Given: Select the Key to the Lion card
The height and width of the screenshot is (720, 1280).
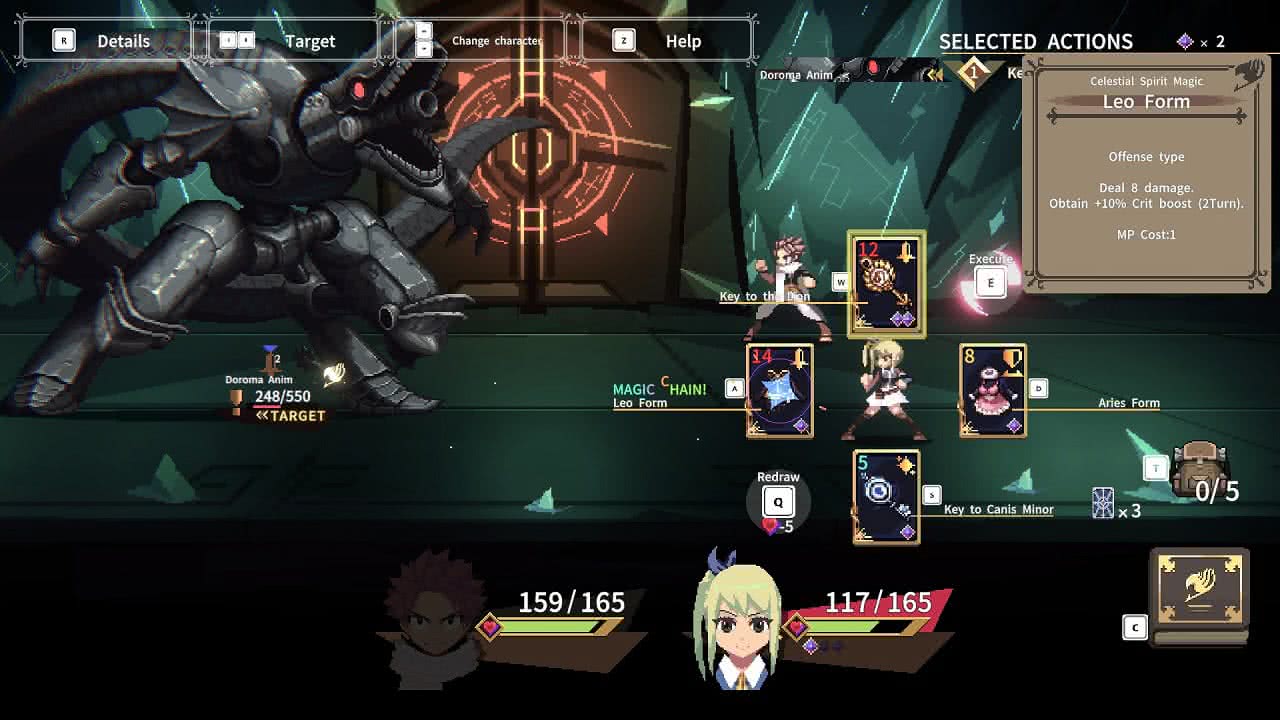Looking at the screenshot, I should (x=887, y=285).
